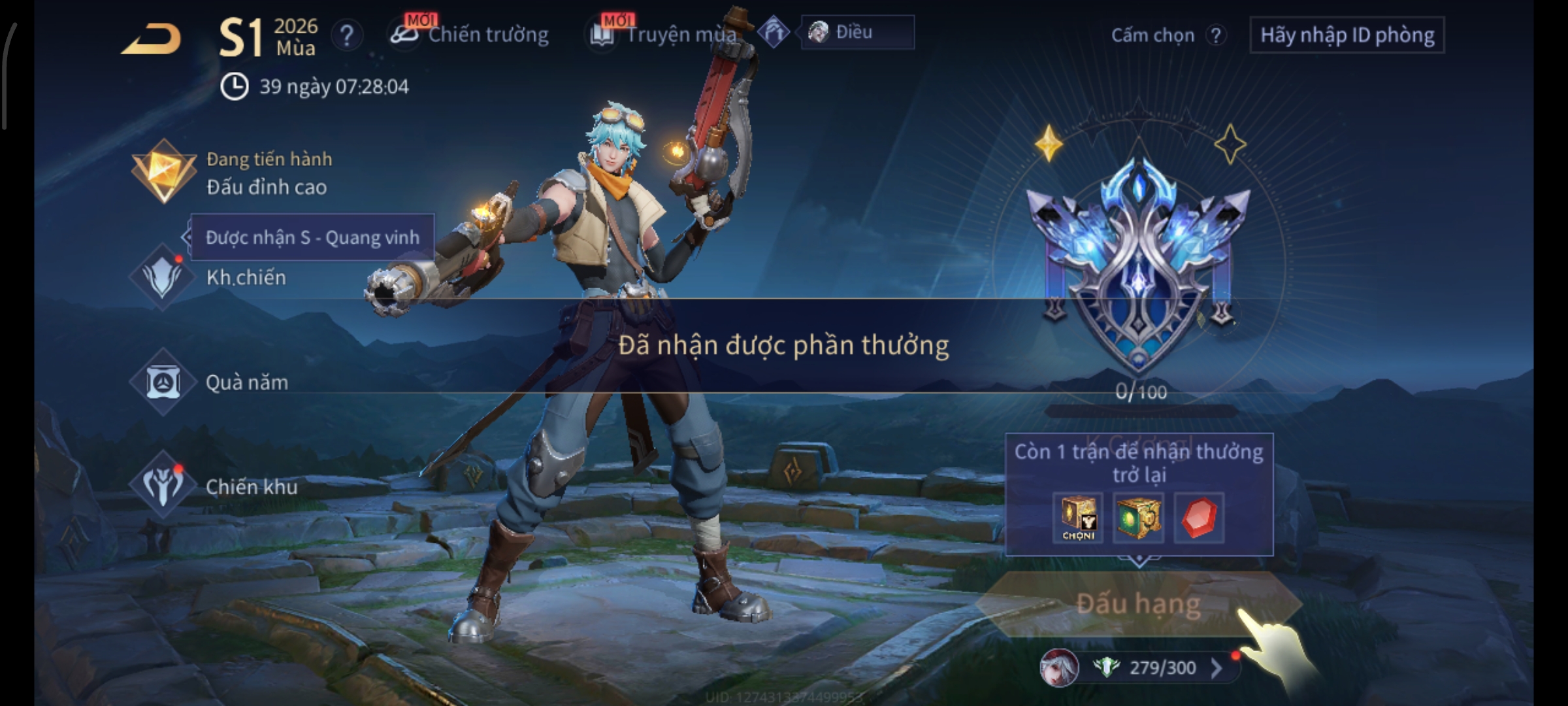
Task: Show Cấm chọn help info
Action: (1215, 35)
